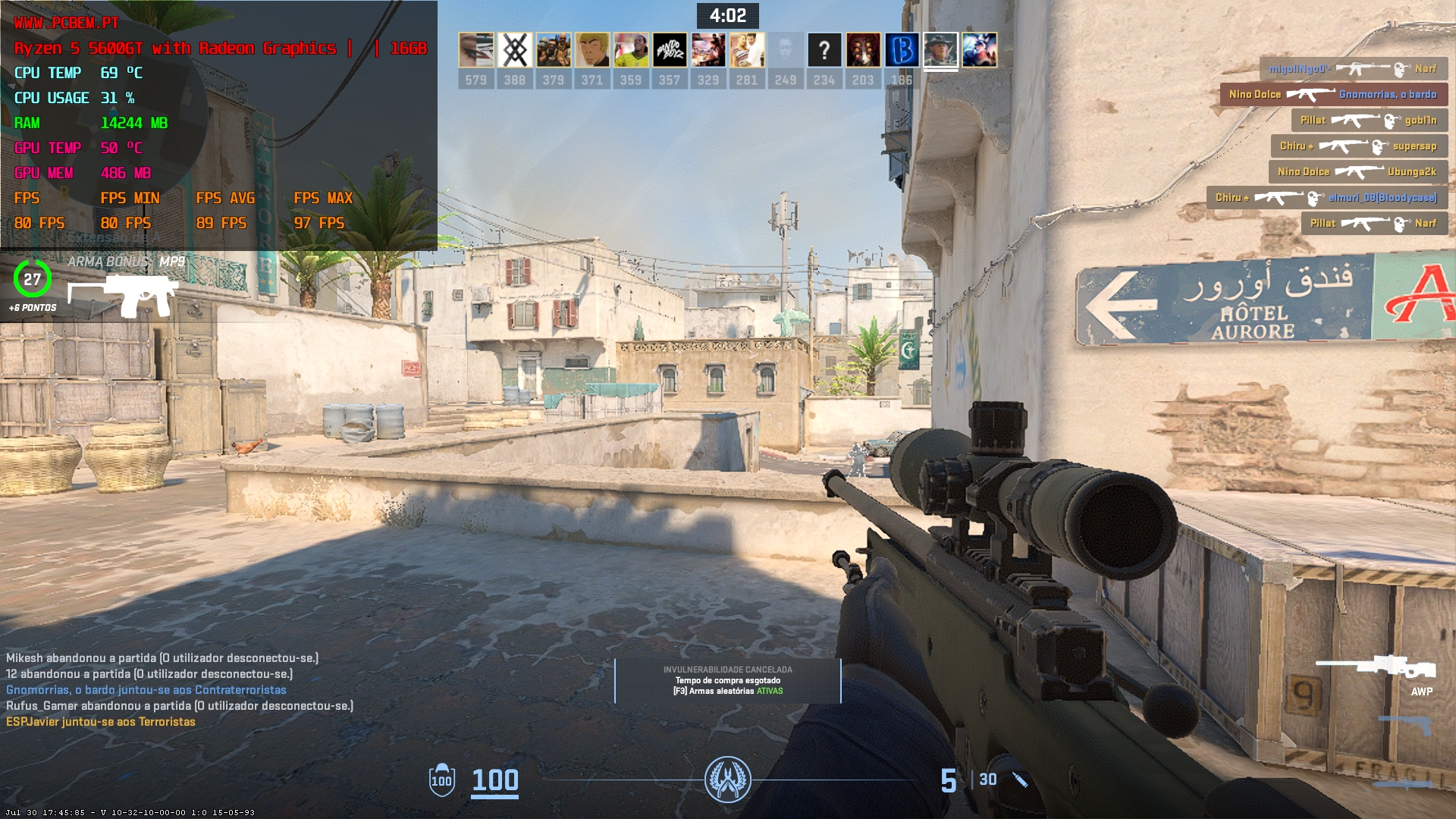Select the pistol weapon slot
Viewport: 1456px width, 819px height.
click(x=1405, y=725)
